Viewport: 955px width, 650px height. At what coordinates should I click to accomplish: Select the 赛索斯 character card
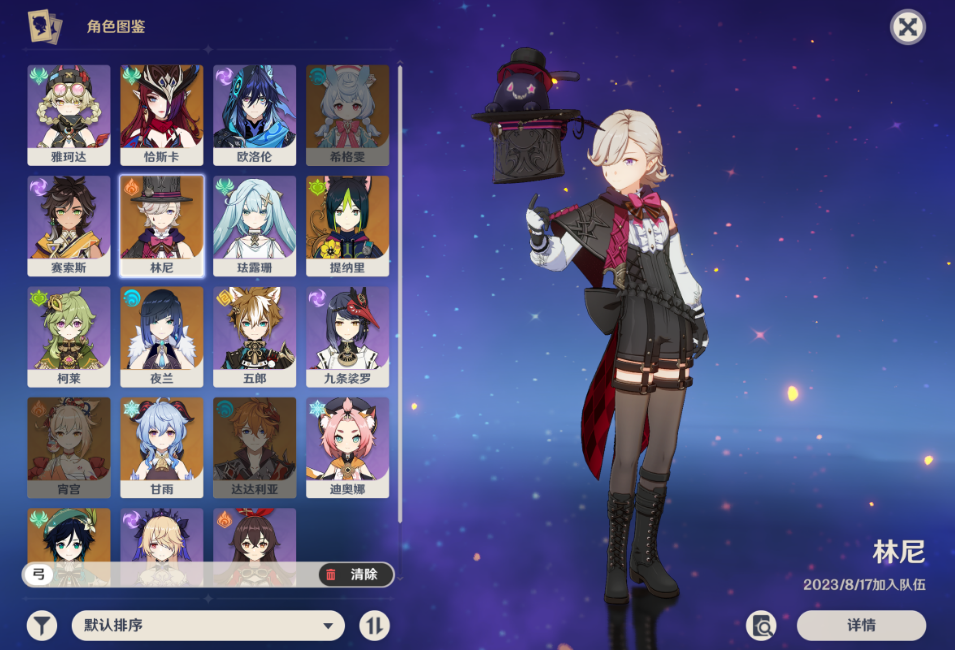[x=69, y=226]
